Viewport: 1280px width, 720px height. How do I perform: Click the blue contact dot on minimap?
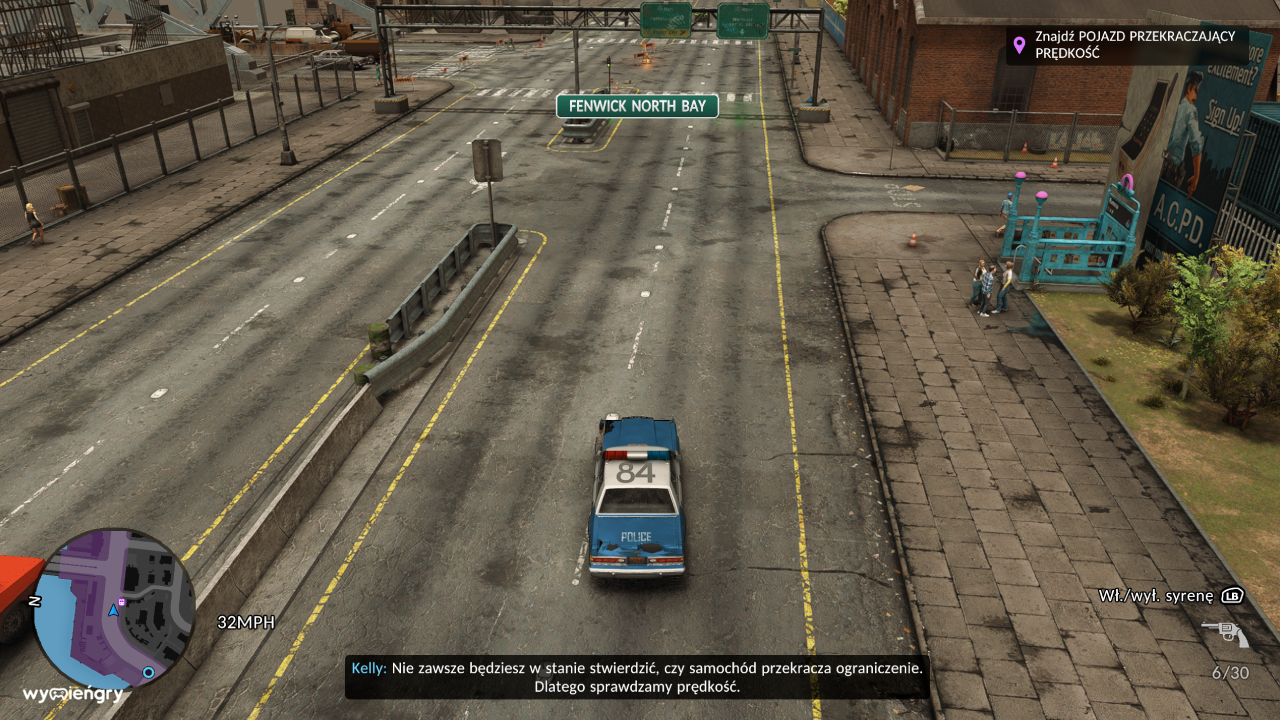[x=148, y=673]
